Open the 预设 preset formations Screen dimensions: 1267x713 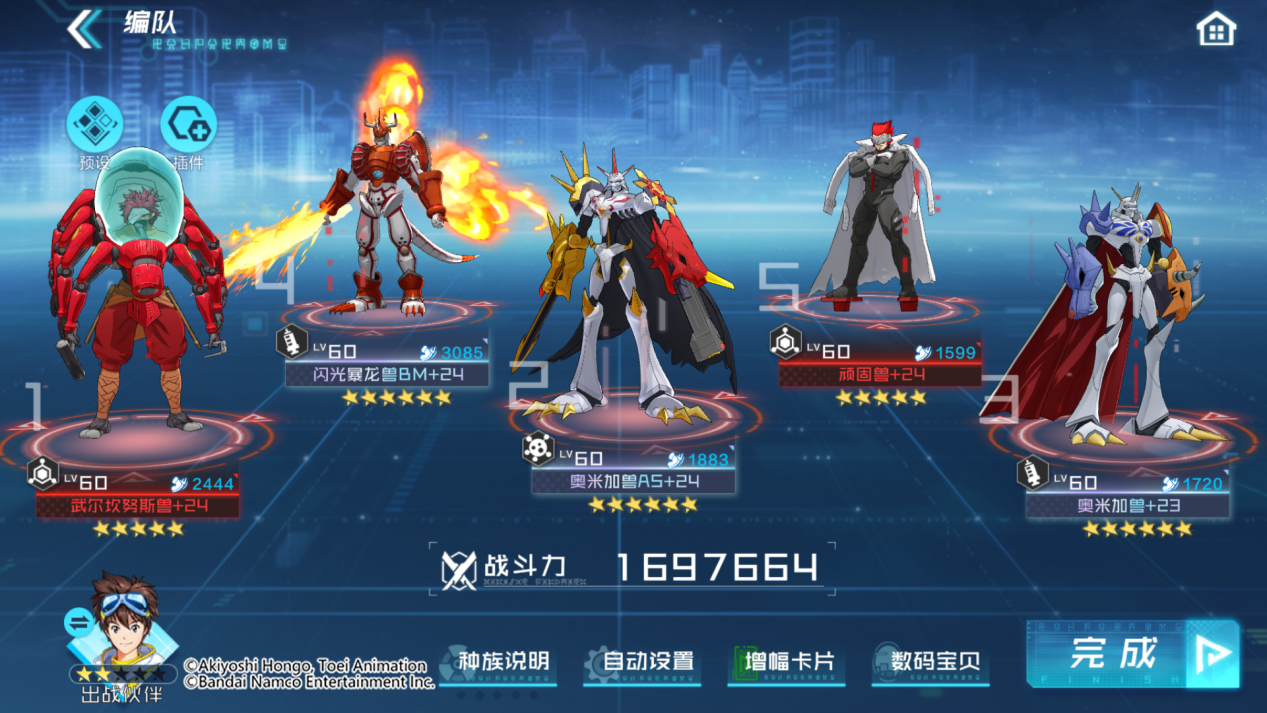tap(95, 127)
